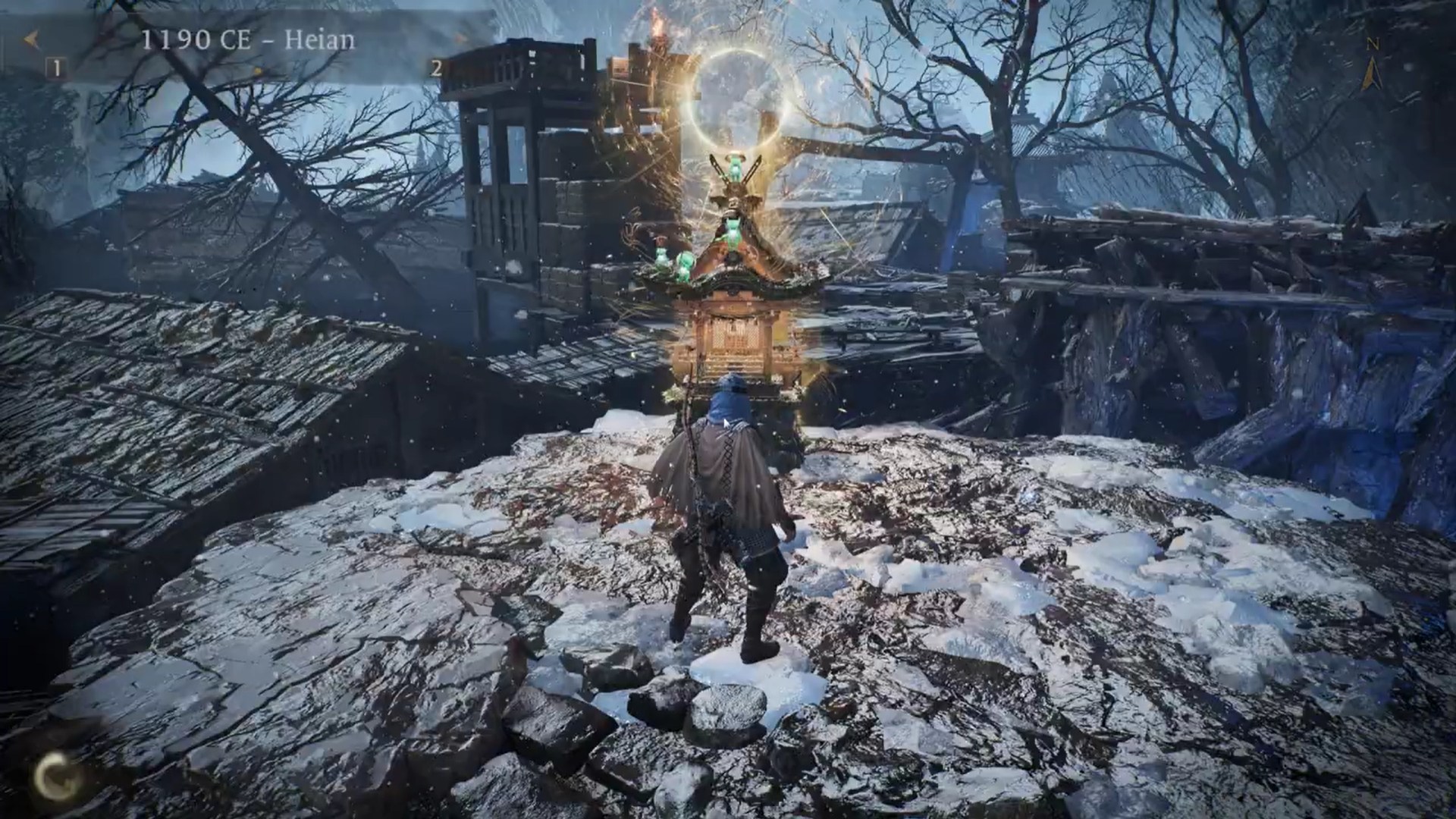Click the compass North indicator

1373,44
